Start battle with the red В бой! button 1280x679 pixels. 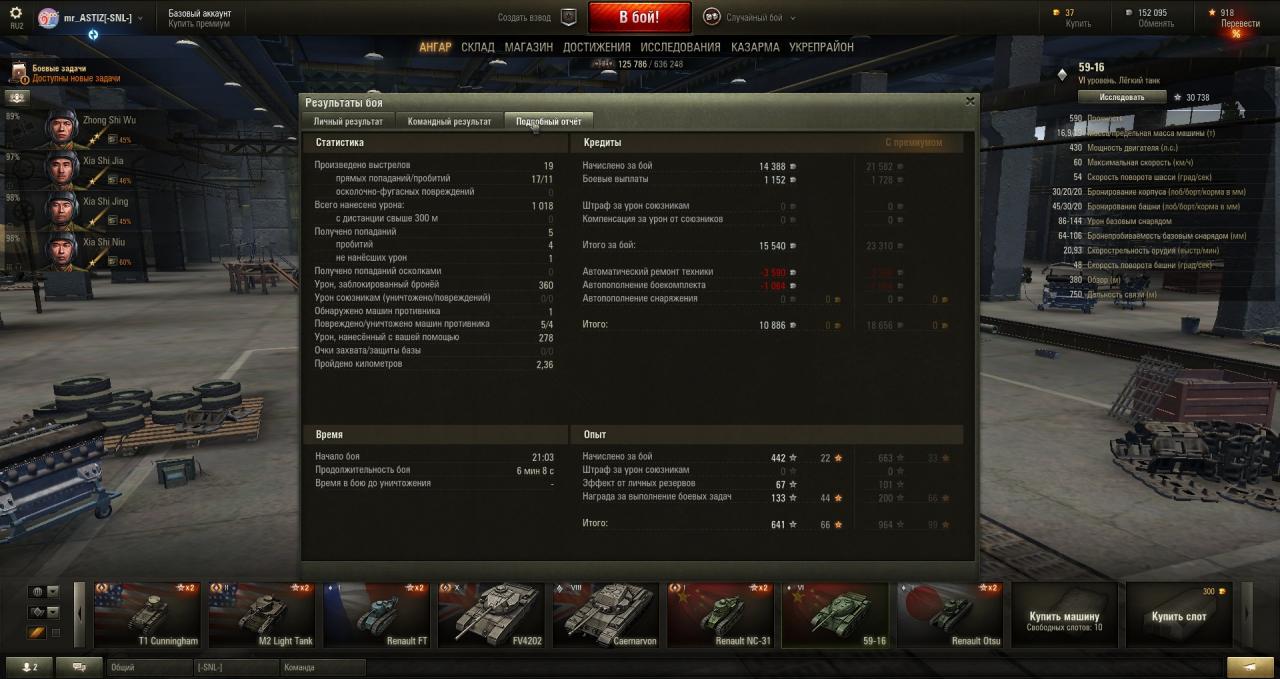click(x=639, y=17)
